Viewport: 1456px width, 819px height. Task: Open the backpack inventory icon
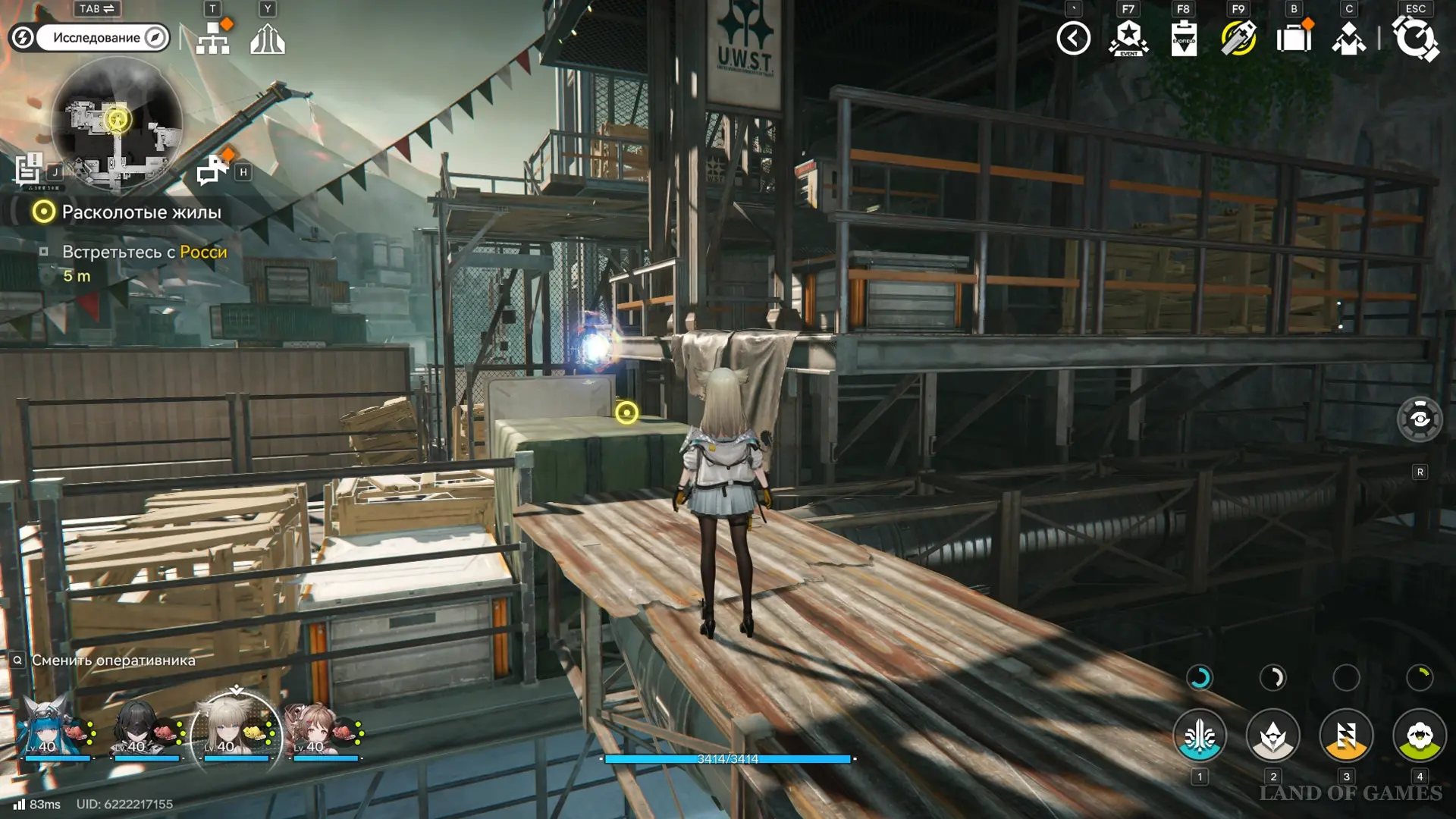click(x=1294, y=38)
